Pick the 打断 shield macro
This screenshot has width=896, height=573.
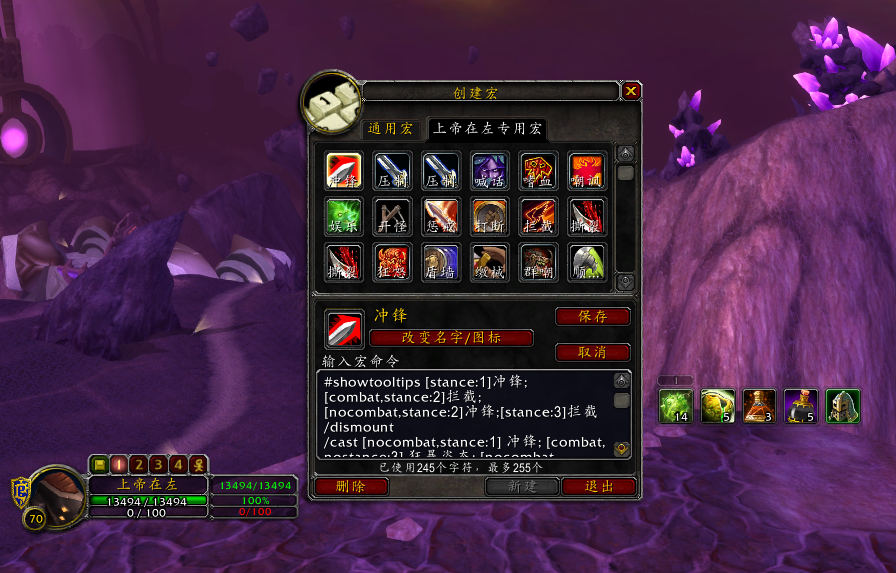[490, 217]
